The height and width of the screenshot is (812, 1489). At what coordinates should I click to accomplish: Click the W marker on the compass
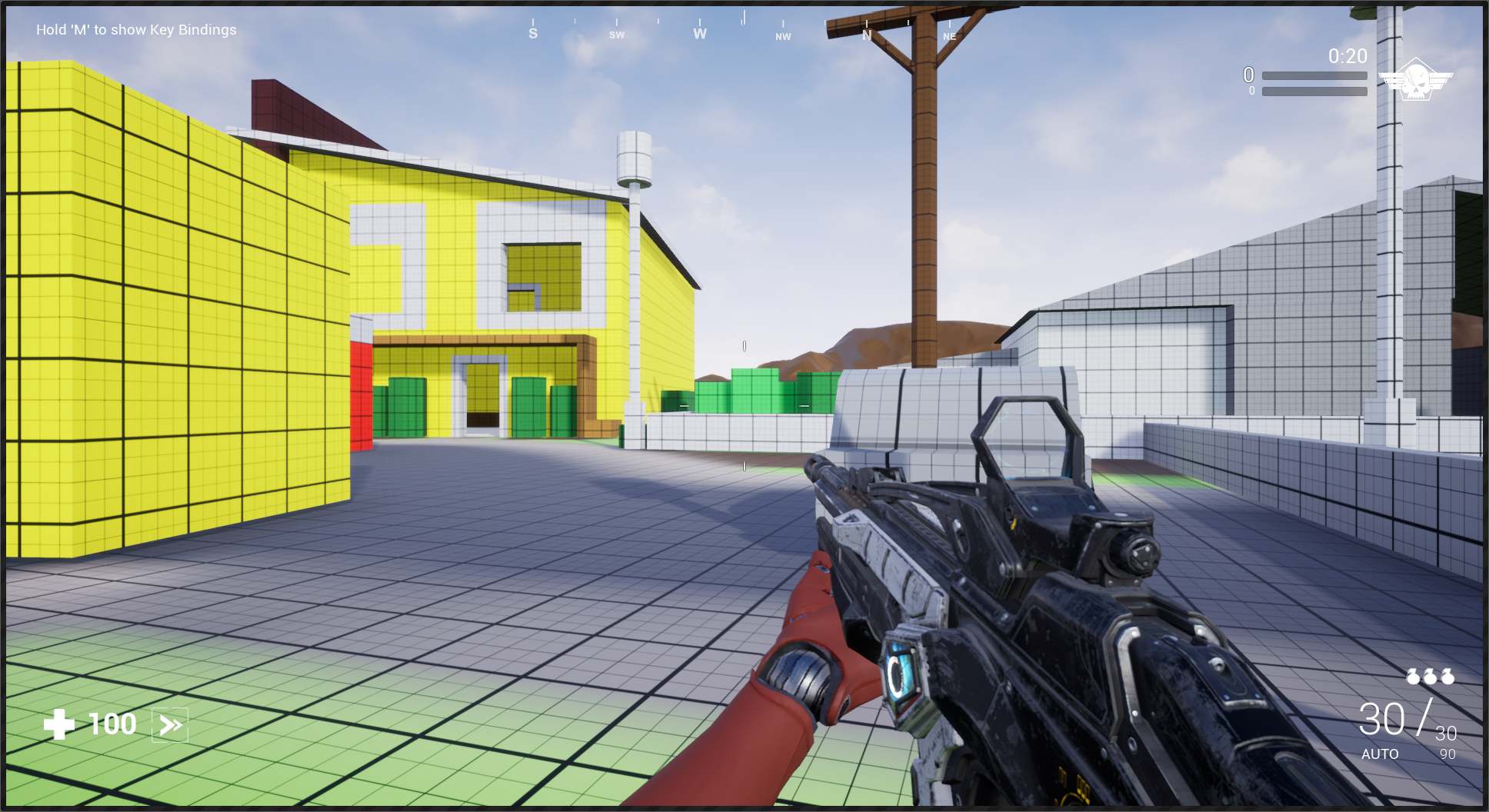700,34
